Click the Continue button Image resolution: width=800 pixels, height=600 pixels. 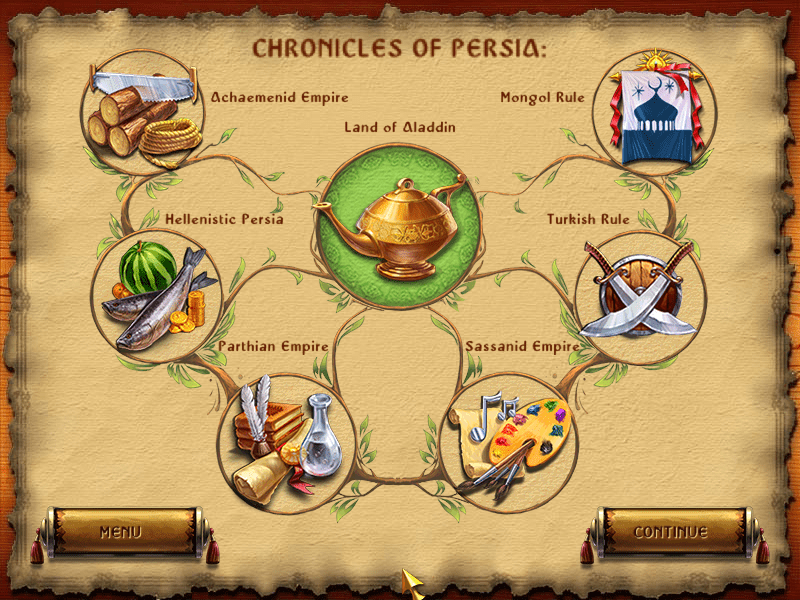click(x=671, y=532)
